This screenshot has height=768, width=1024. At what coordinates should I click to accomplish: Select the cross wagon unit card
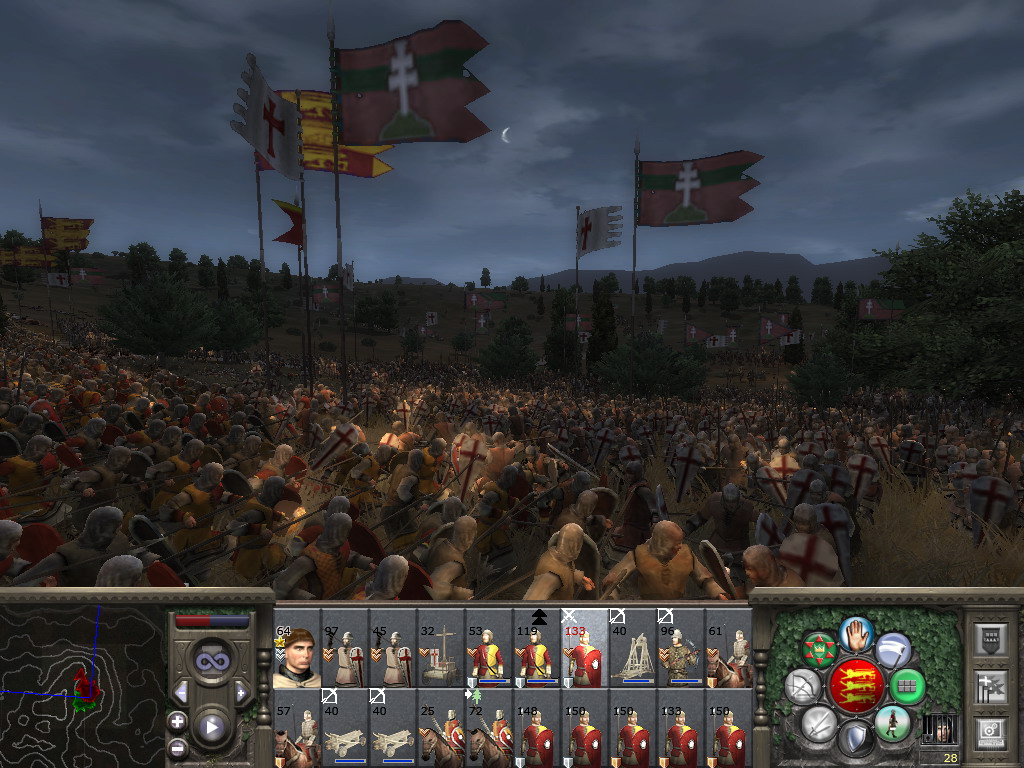click(x=441, y=657)
